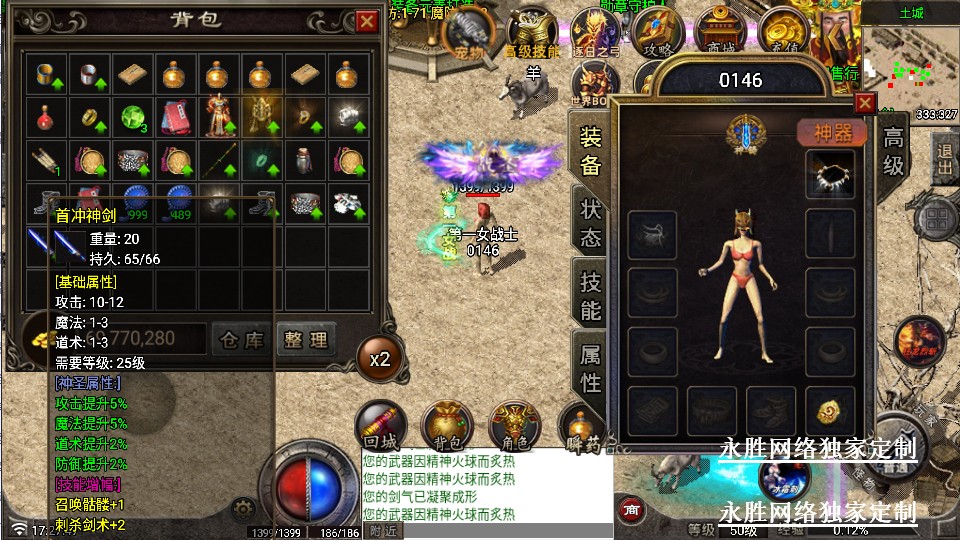The height and width of the screenshot is (540, 960).
Task: Switch to the 状态 status tab
Action: (590, 223)
